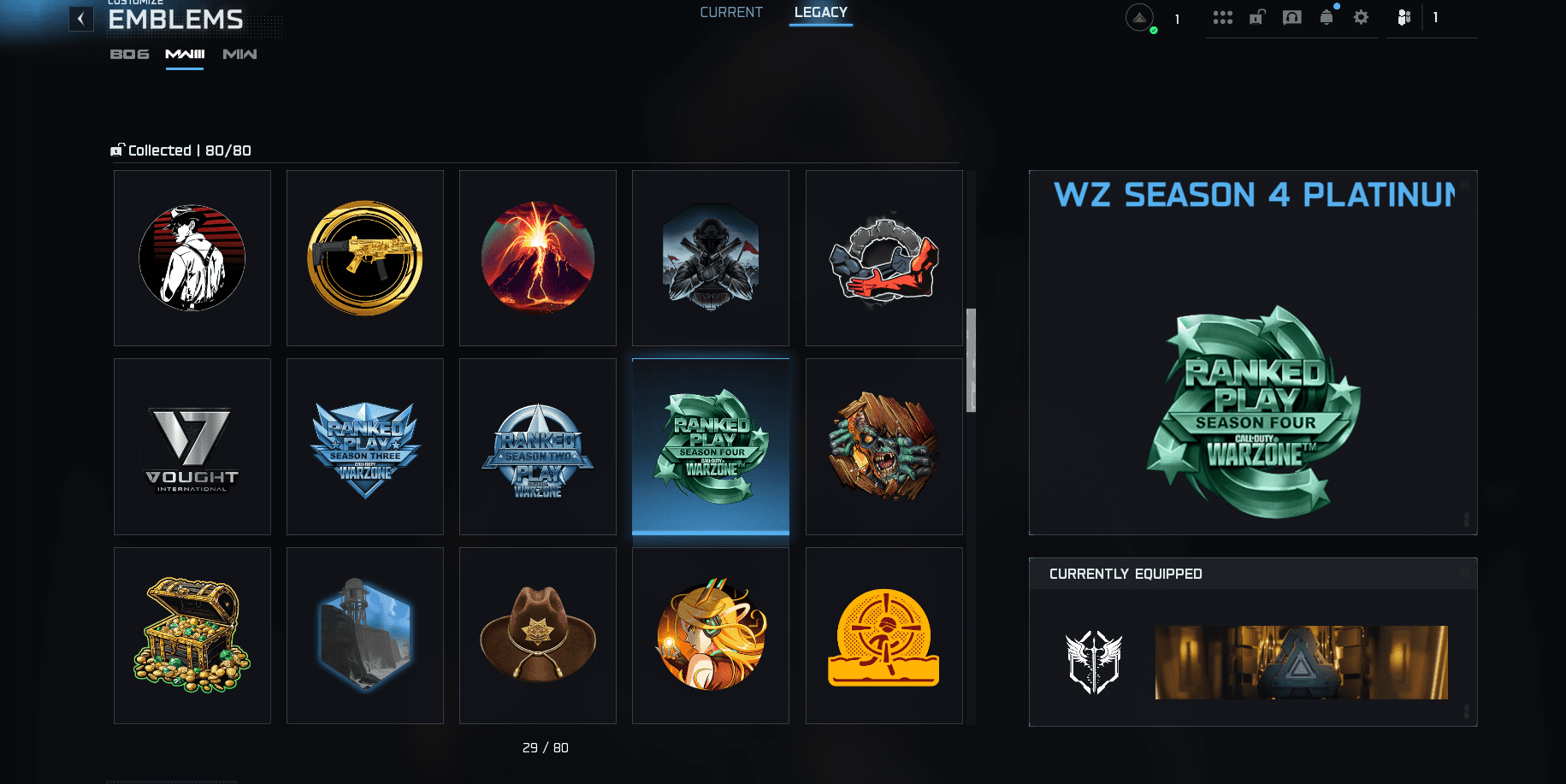This screenshot has height=784, width=1566.
Task: Click the friends/party icon showing 1
Action: coord(1403,17)
